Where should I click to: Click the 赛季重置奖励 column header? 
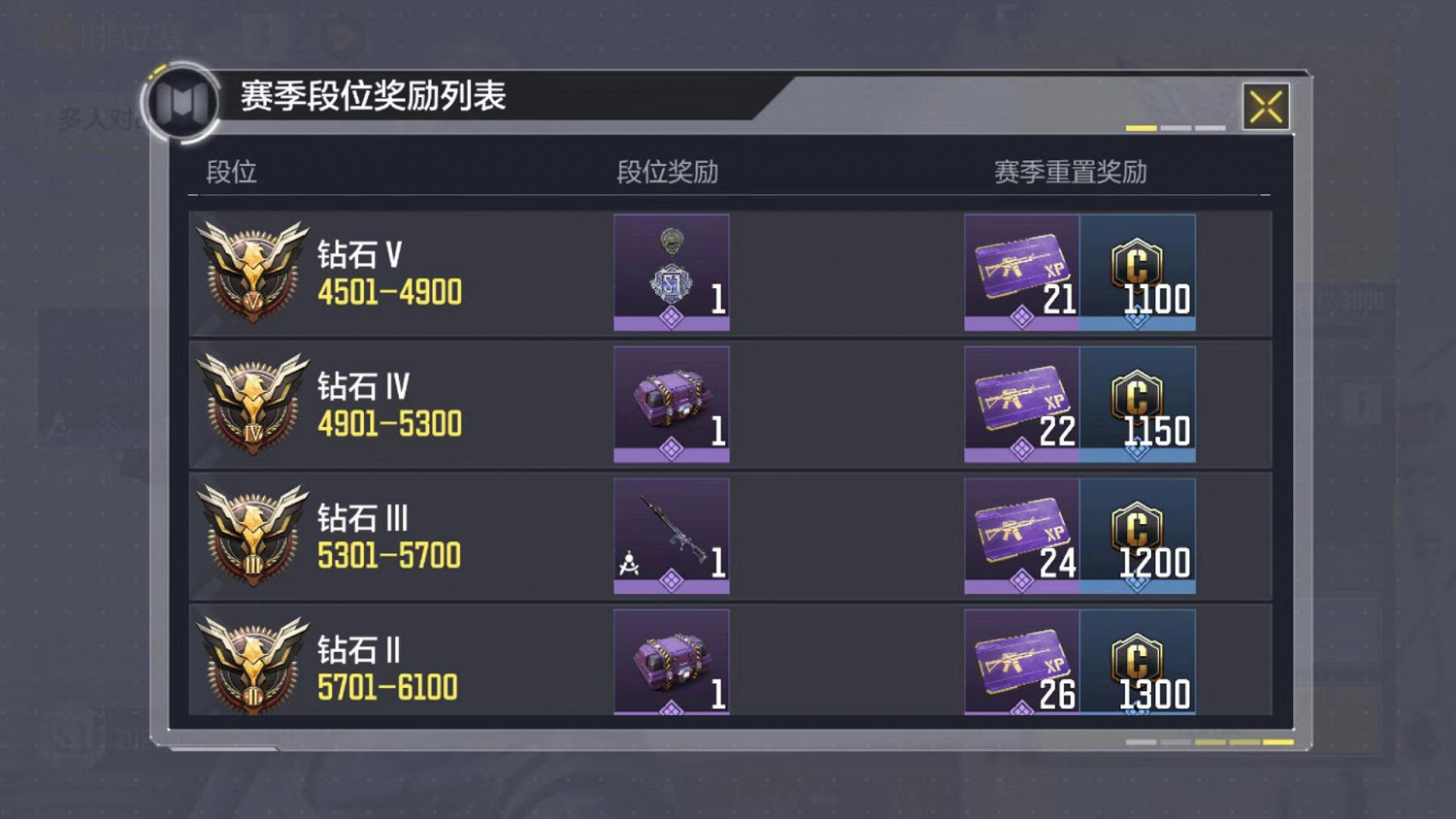[x=1067, y=172]
